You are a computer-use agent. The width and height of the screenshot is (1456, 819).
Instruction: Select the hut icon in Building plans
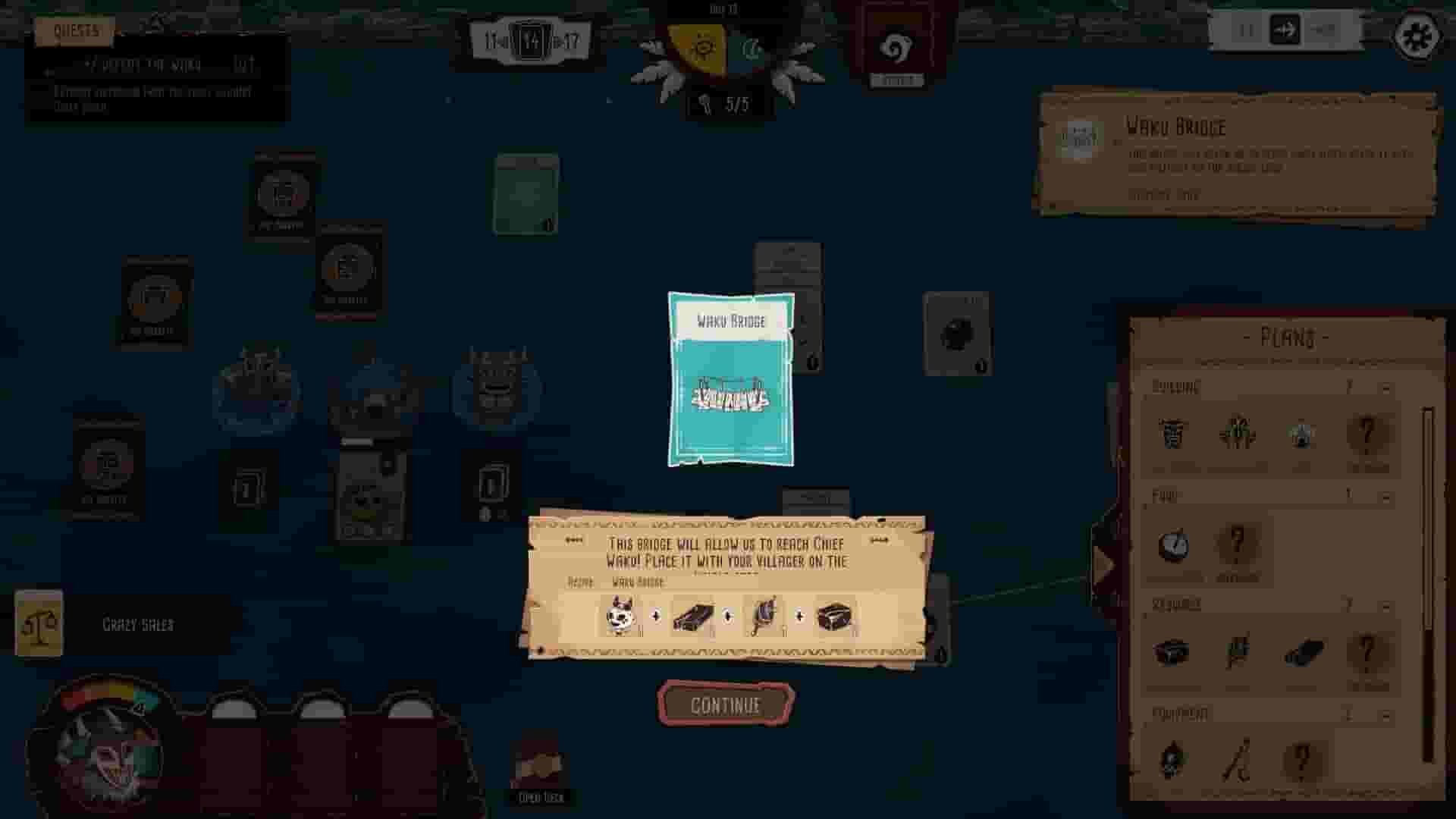point(1172,435)
